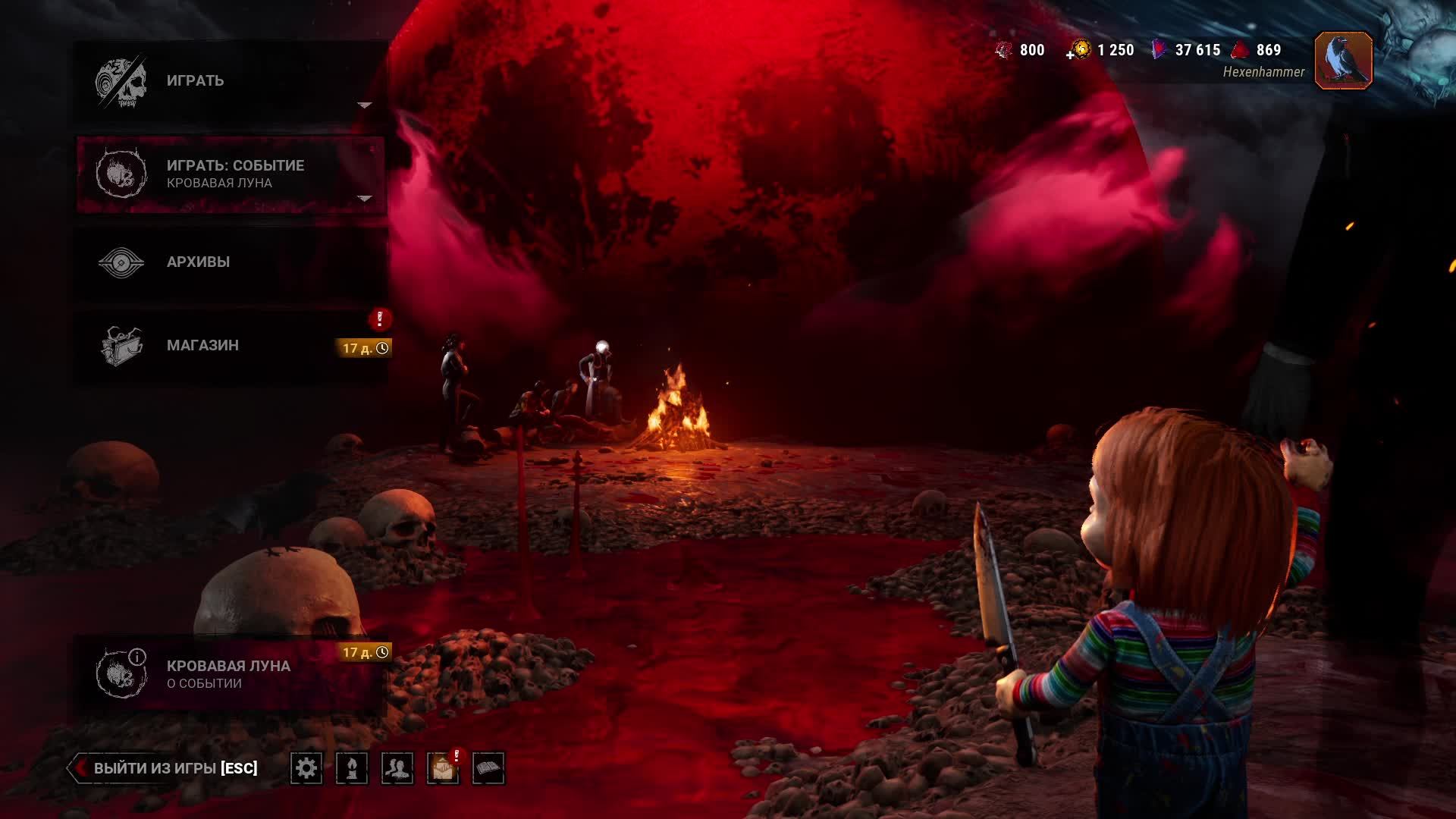
Task: Go to the МАГАЗИН store
Action: (227, 346)
